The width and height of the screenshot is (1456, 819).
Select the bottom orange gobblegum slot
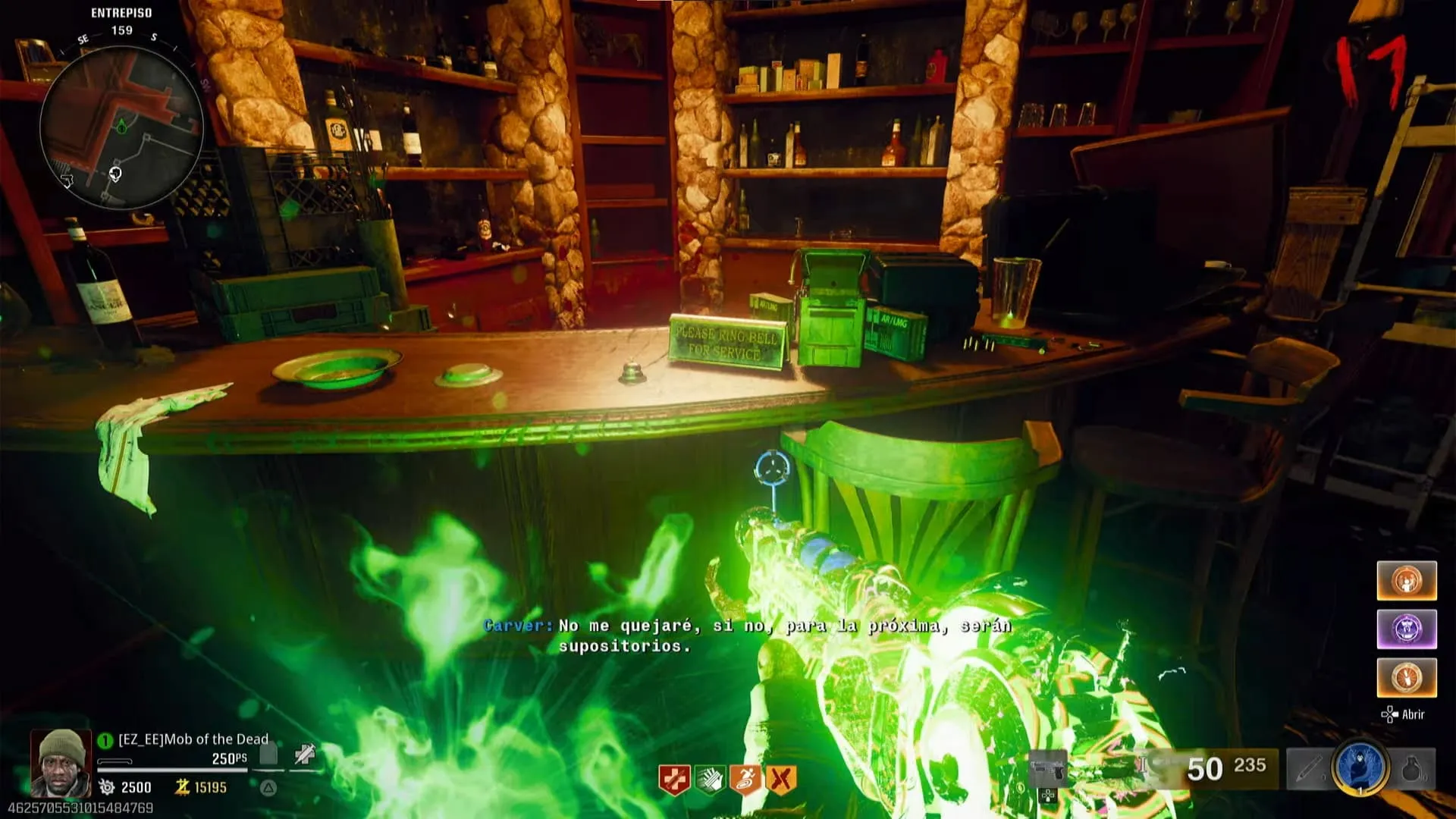pos(1407,677)
